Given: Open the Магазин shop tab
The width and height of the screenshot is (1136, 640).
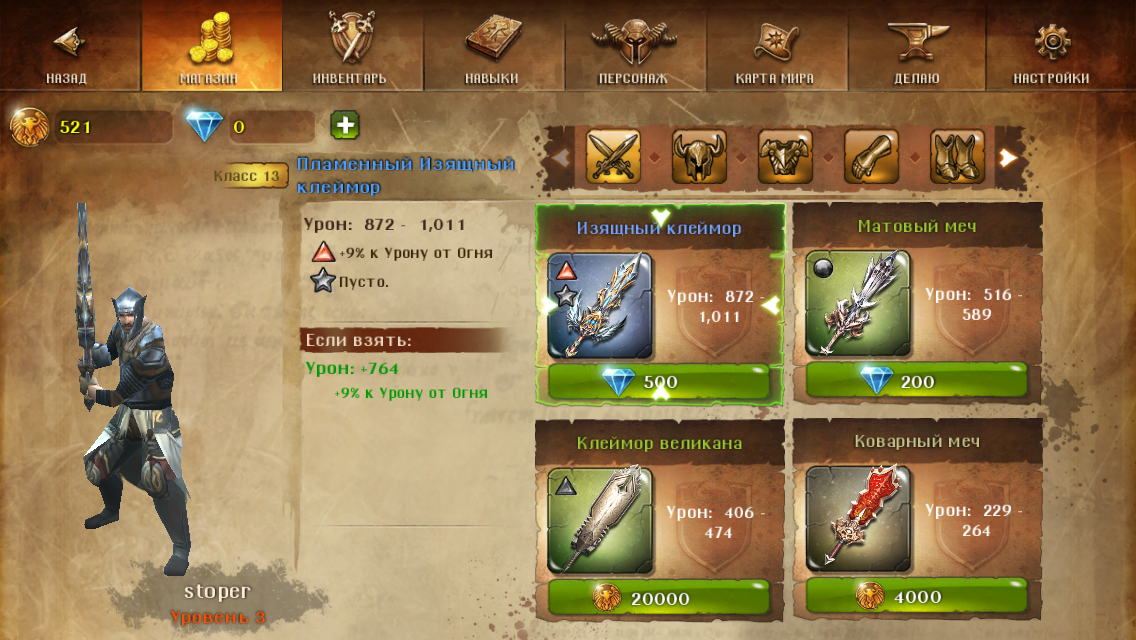Looking at the screenshot, I should (x=210, y=48).
